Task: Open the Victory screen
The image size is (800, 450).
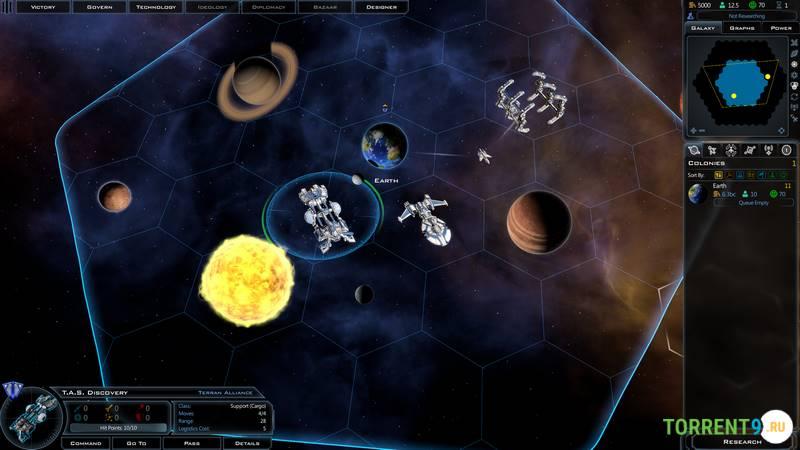Action: click(x=43, y=6)
